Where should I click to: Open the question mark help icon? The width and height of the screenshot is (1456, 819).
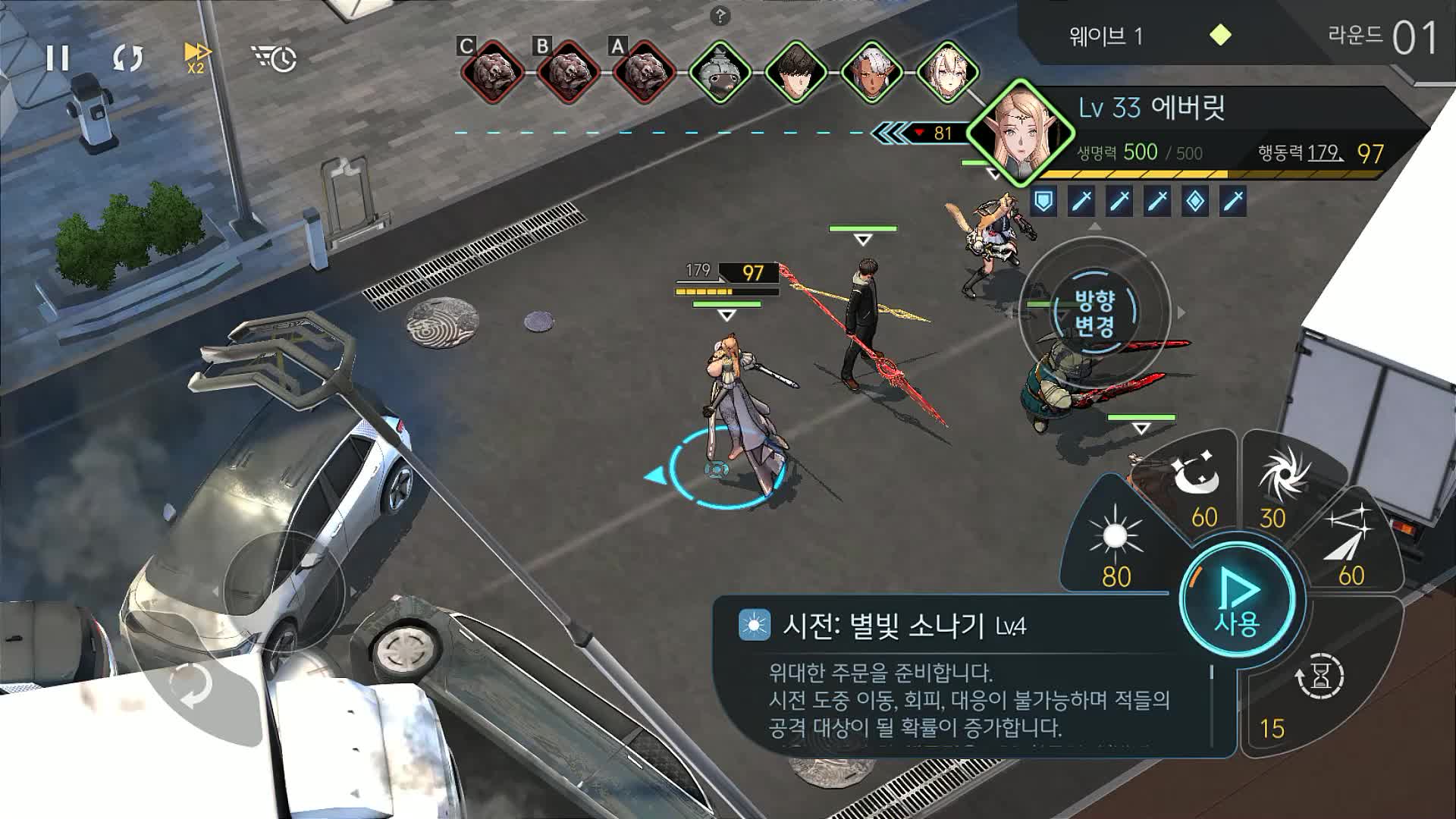pyautogui.click(x=720, y=15)
